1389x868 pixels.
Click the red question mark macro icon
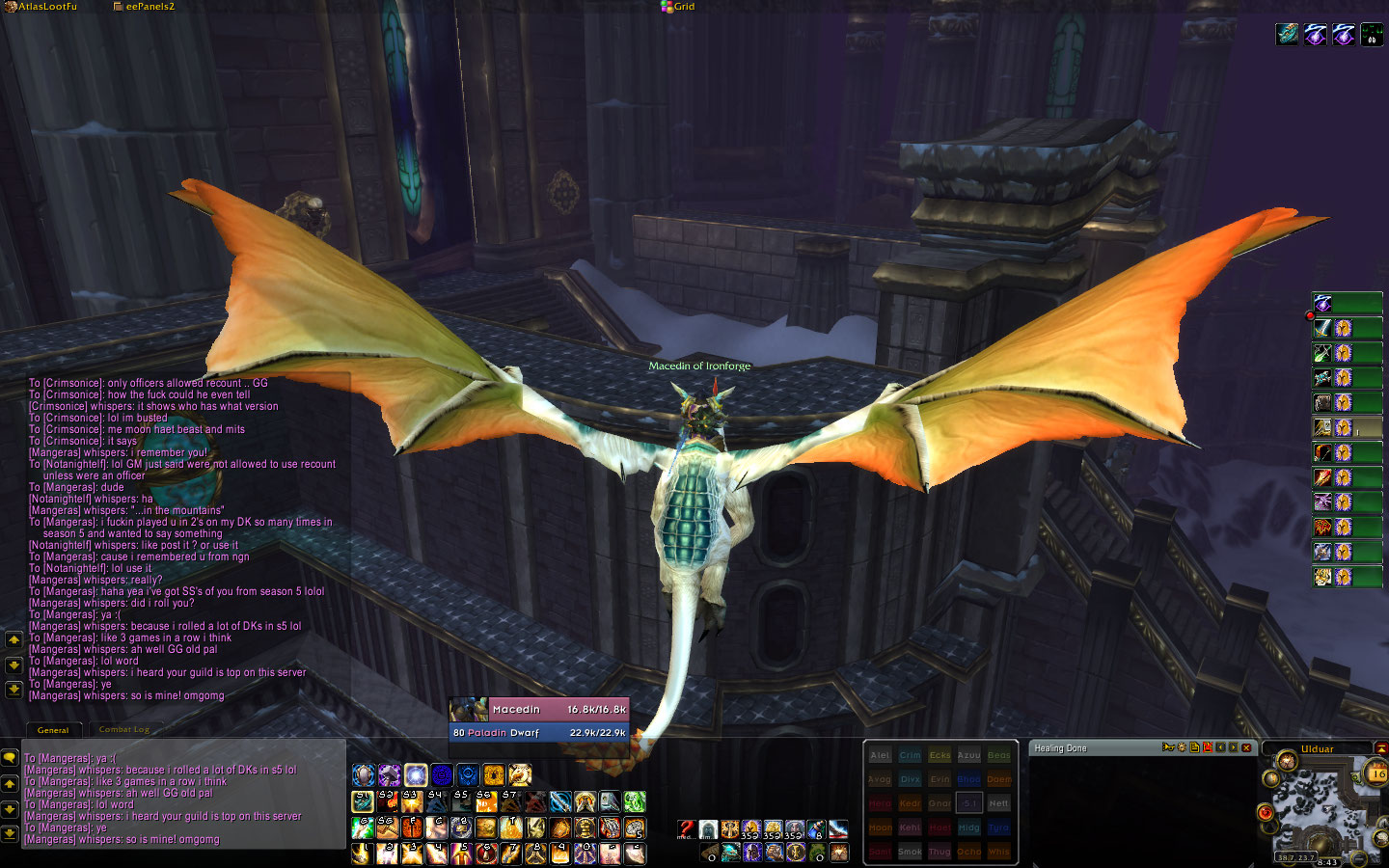pyautogui.click(x=686, y=829)
